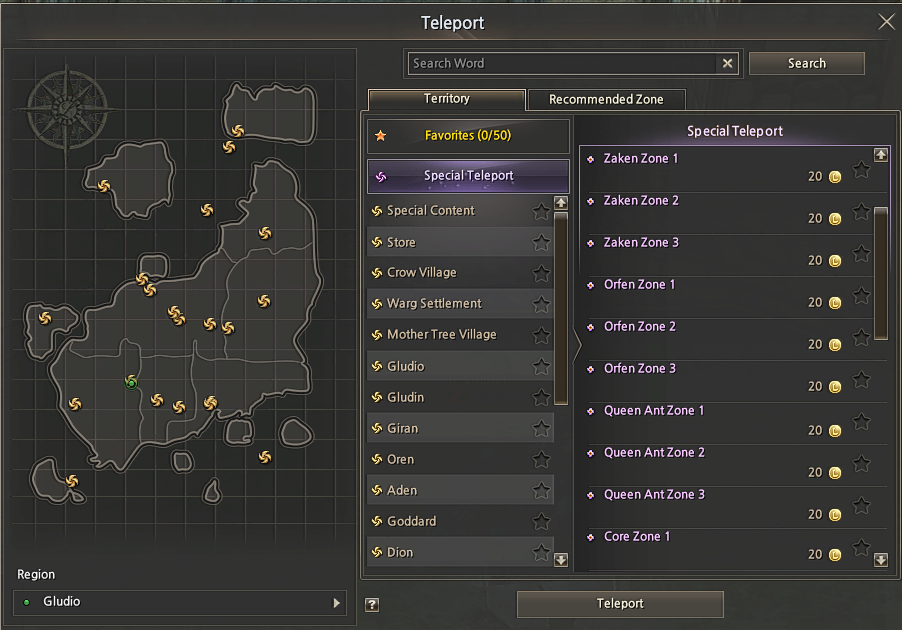Switch to the Recommended Zone tab
The image size is (902, 630).
tap(606, 99)
